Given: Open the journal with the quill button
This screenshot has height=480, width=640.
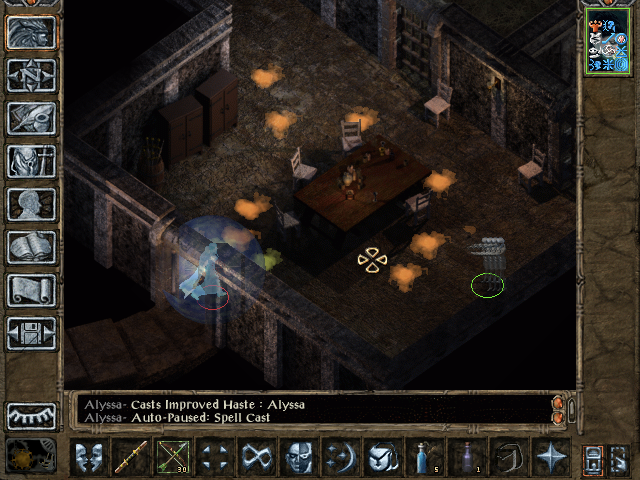Looking at the screenshot, I should [31, 118].
